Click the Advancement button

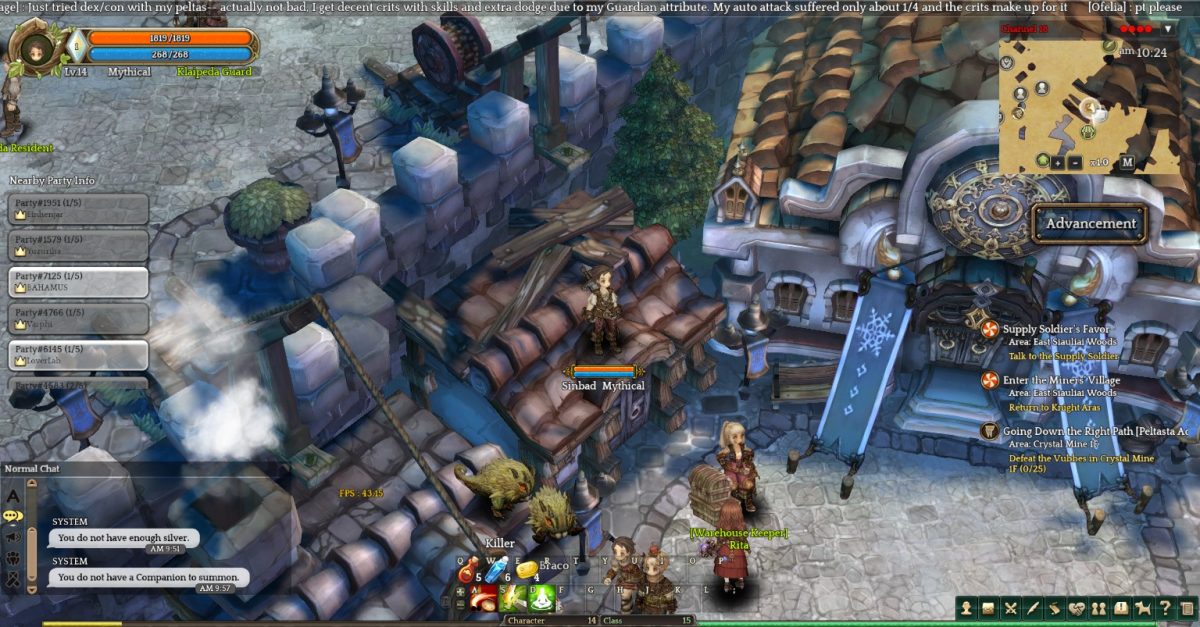[x=1090, y=223]
